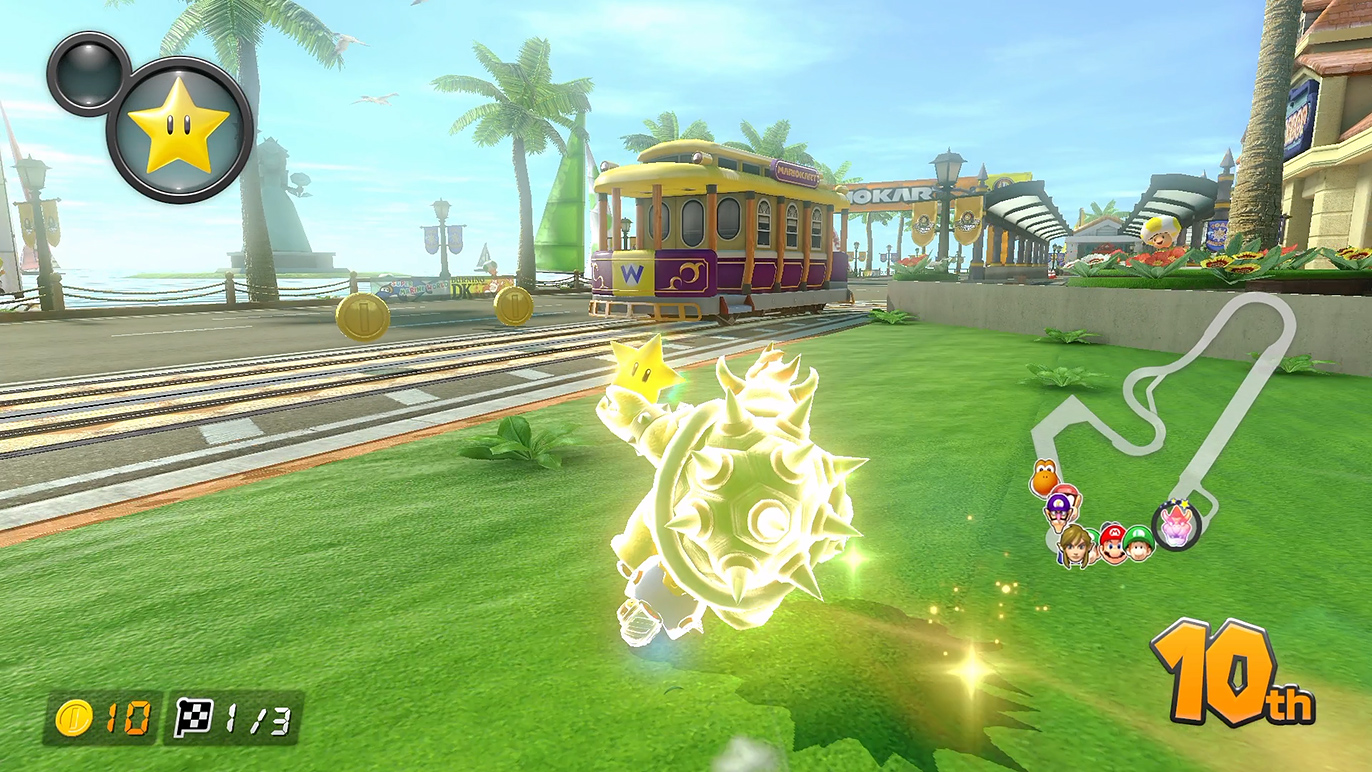
Task: Click the empty secondary item slot
Action: pos(88,72)
